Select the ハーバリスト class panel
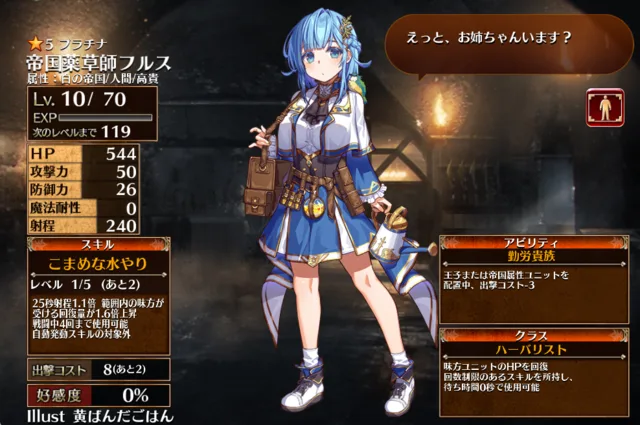The height and width of the screenshot is (425, 640). [x=537, y=350]
